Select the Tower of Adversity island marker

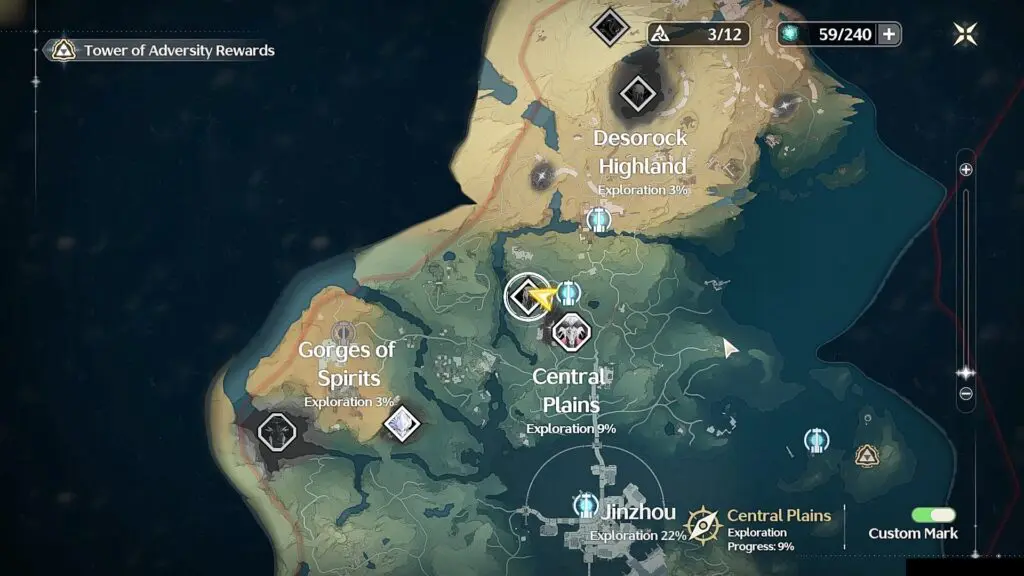867,456
